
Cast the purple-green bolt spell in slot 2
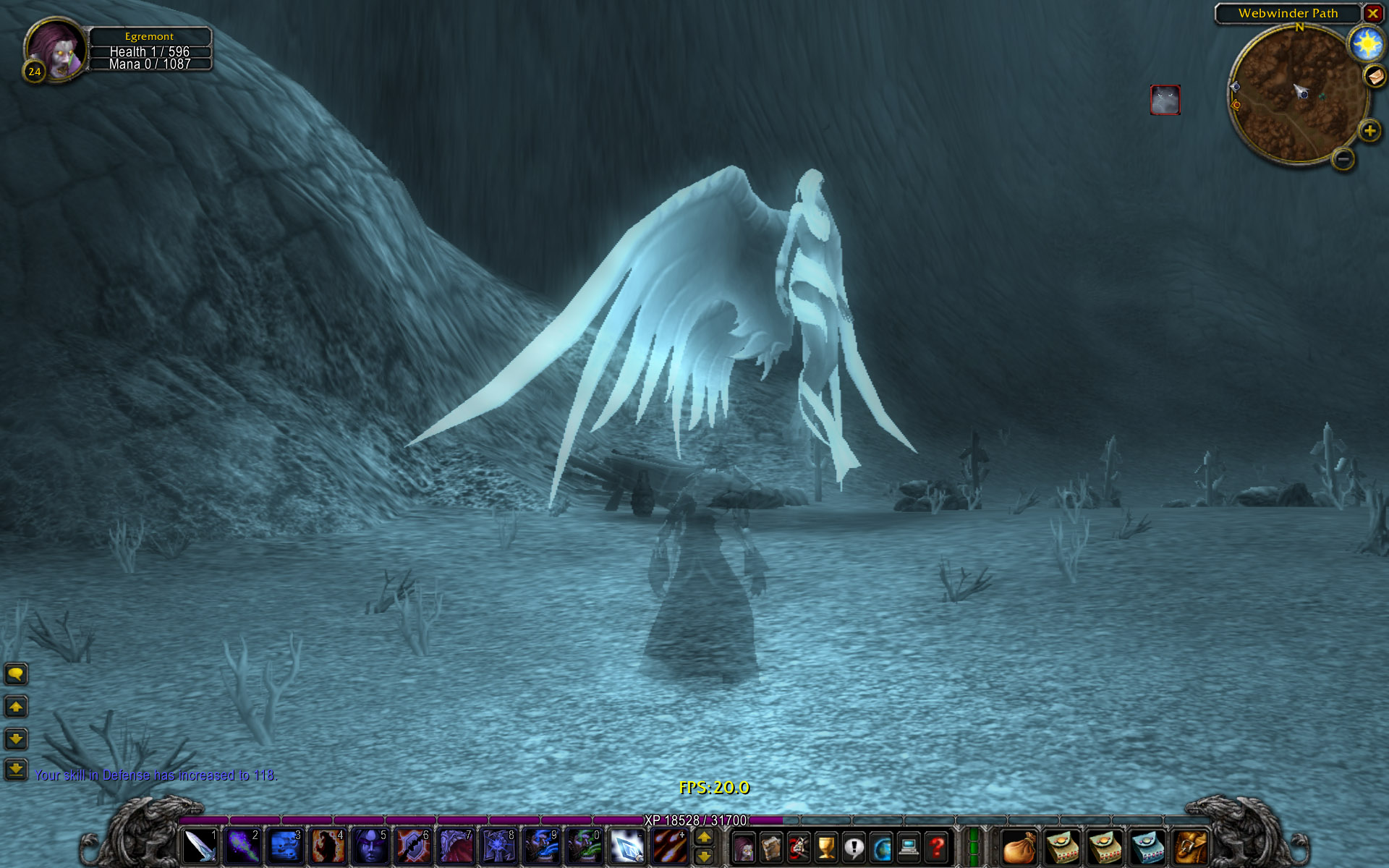pyautogui.click(x=242, y=846)
